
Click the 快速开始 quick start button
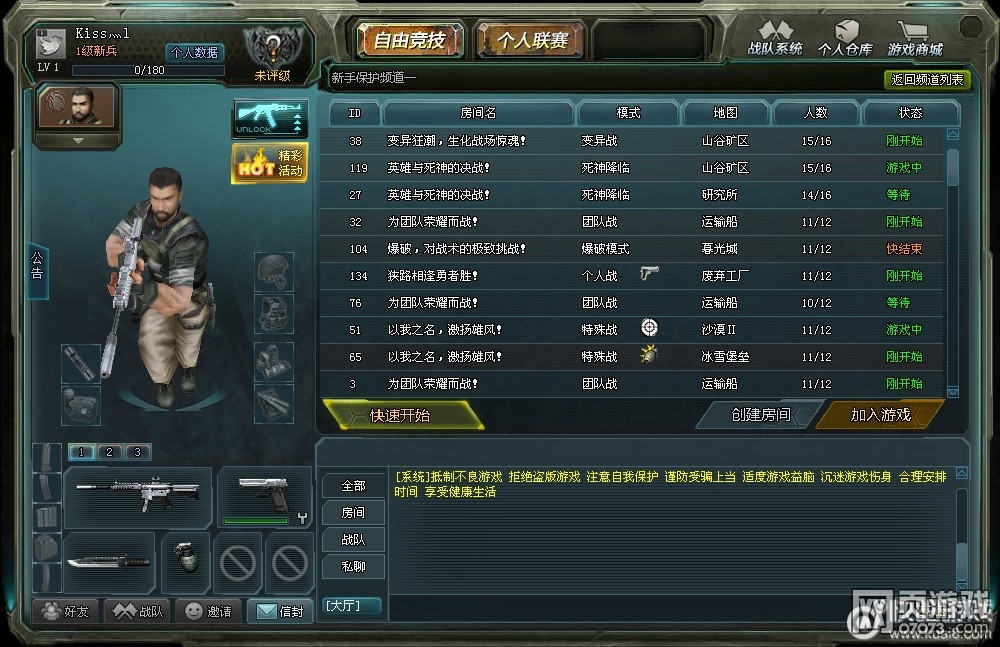point(401,415)
